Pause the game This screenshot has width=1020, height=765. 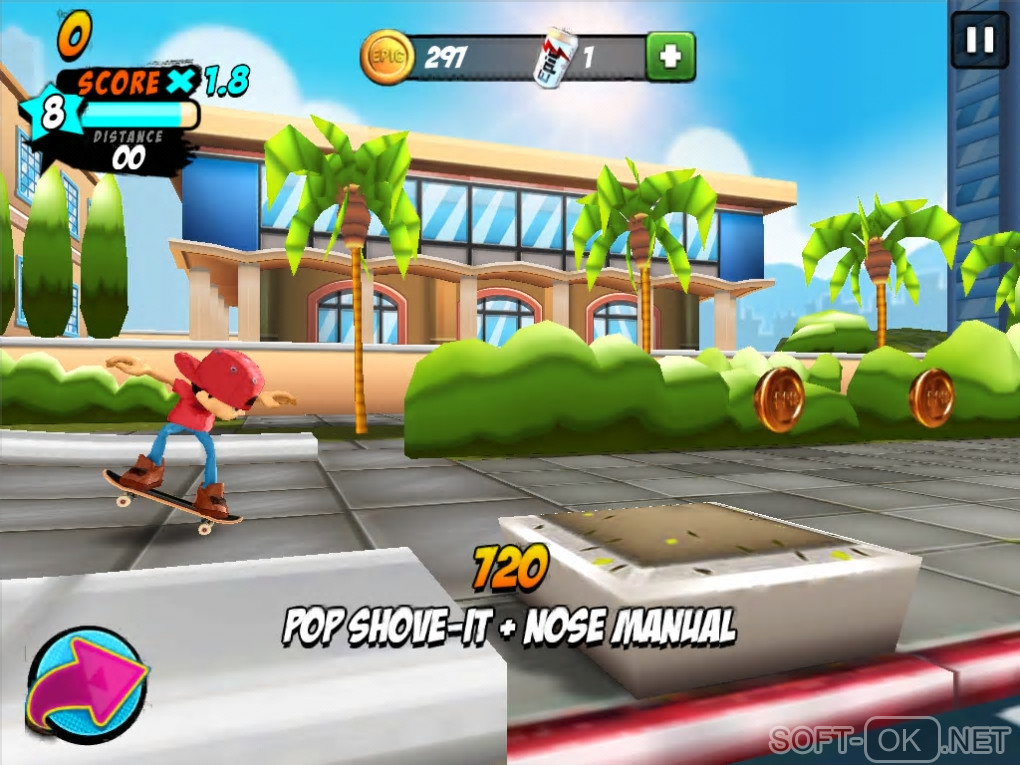click(979, 41)
